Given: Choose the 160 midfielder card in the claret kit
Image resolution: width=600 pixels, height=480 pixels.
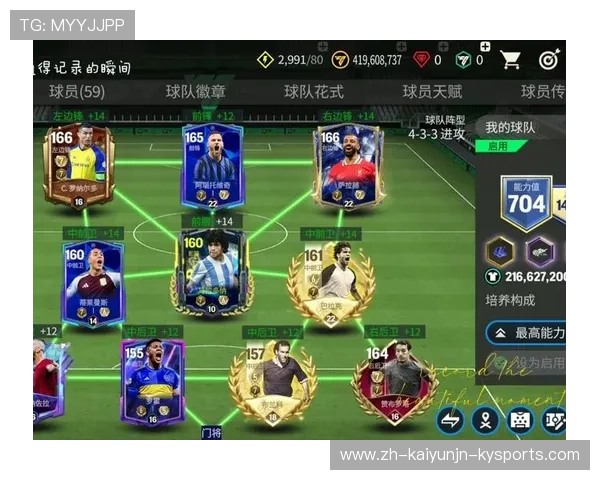Looking at the screenshot, I should click(x=92, y=283).
